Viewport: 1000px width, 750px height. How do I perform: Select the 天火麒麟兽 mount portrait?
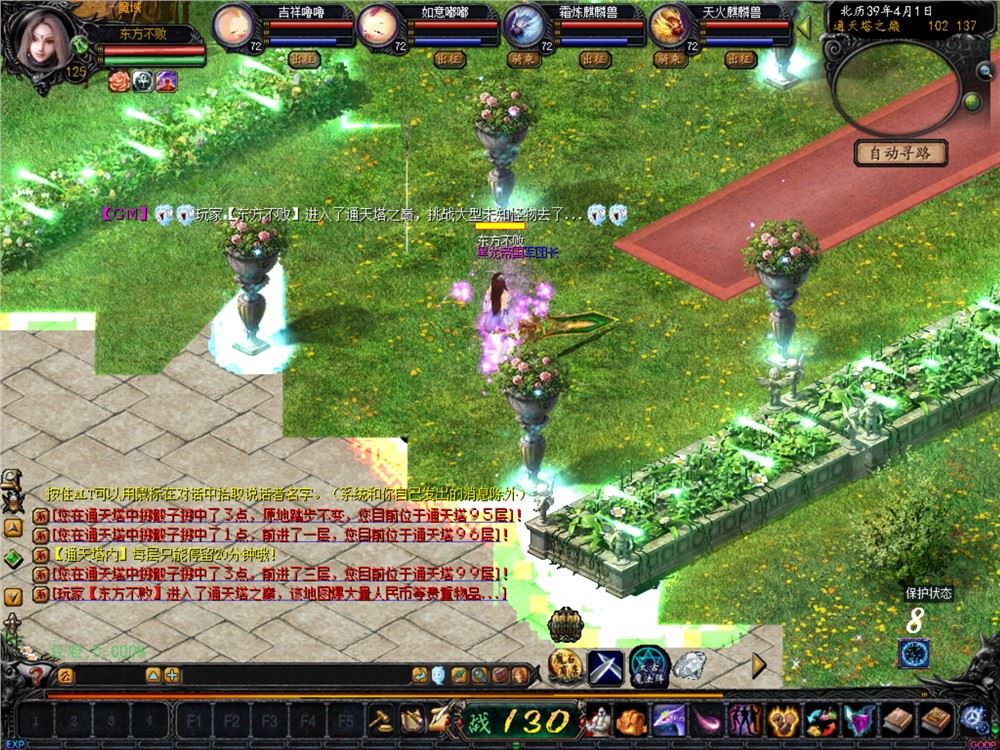670,24
